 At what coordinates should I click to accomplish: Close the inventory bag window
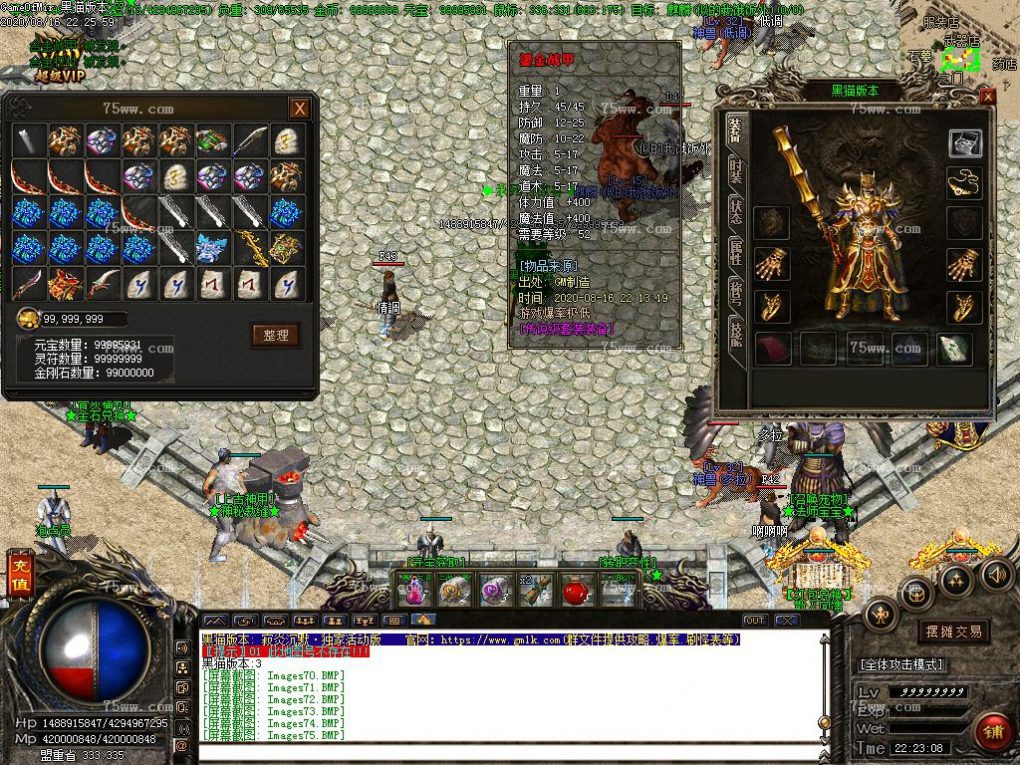pyautogui.click(x=299, y=108)
